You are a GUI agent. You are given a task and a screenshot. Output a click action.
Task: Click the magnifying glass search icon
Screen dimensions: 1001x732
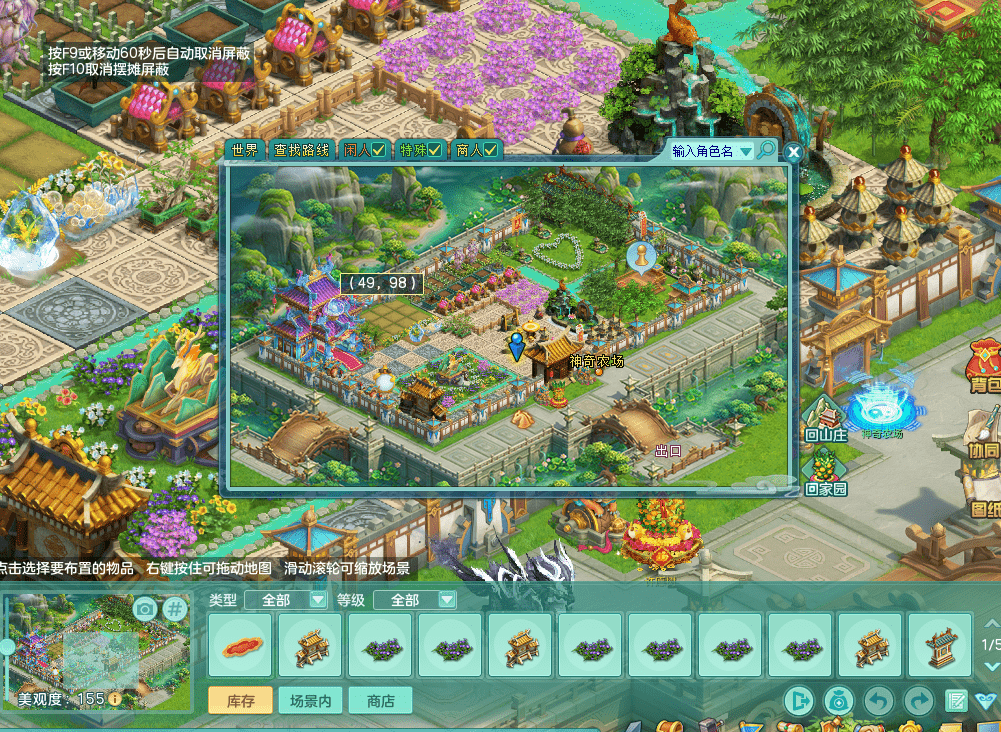click(x=765, y=150)
